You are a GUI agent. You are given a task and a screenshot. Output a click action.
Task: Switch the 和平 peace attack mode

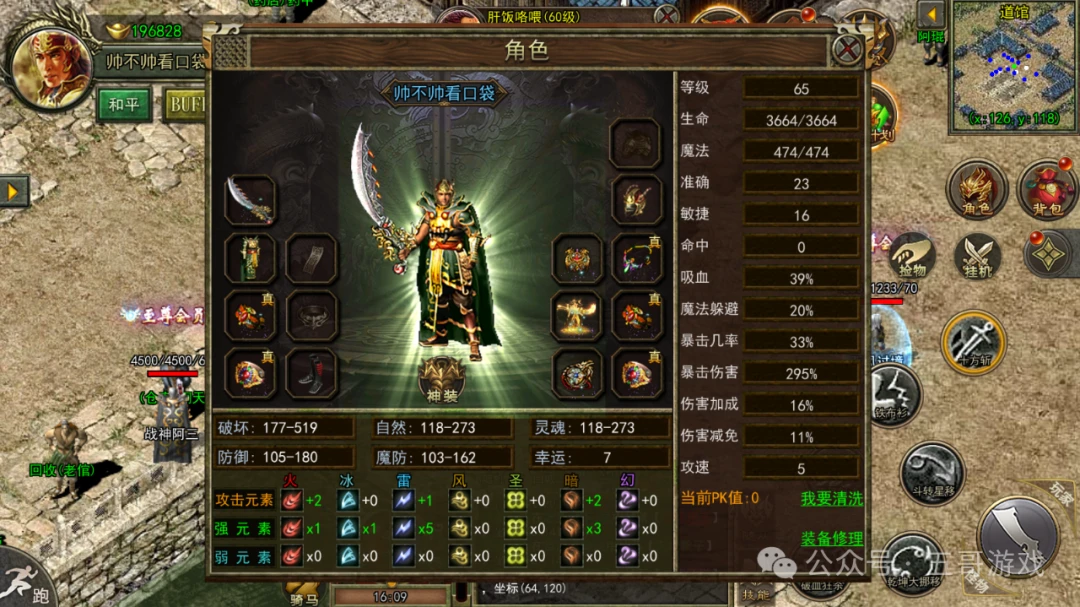[x=124, y=103]
